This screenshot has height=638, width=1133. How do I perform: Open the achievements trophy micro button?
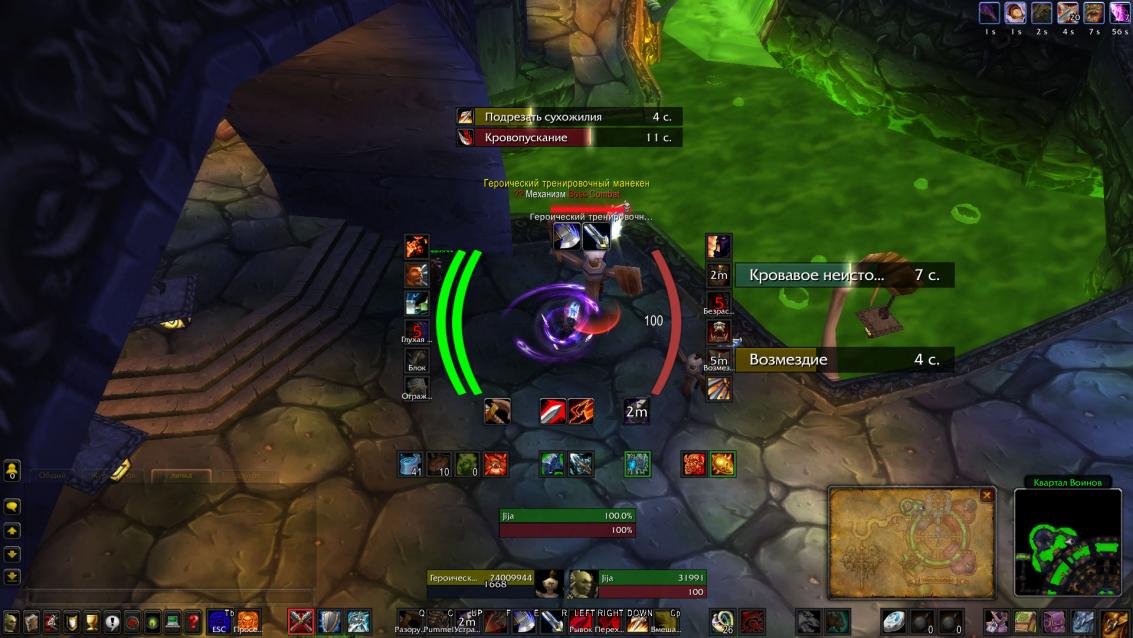pos(92,621)
